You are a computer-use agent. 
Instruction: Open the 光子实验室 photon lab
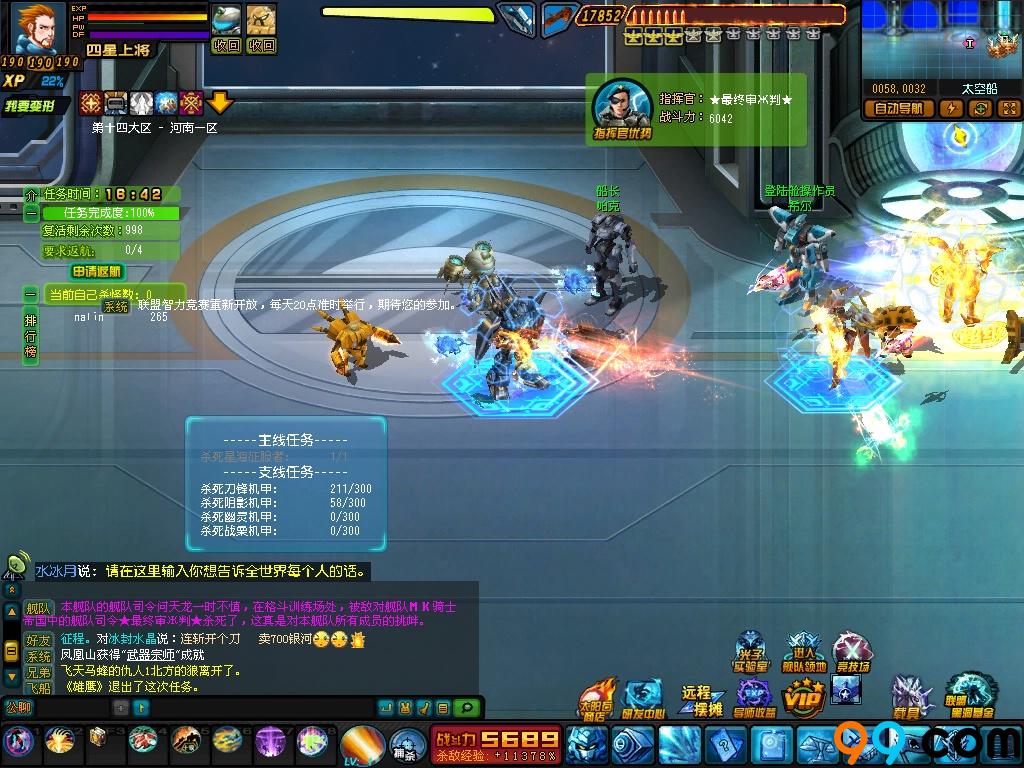(751, 652)
